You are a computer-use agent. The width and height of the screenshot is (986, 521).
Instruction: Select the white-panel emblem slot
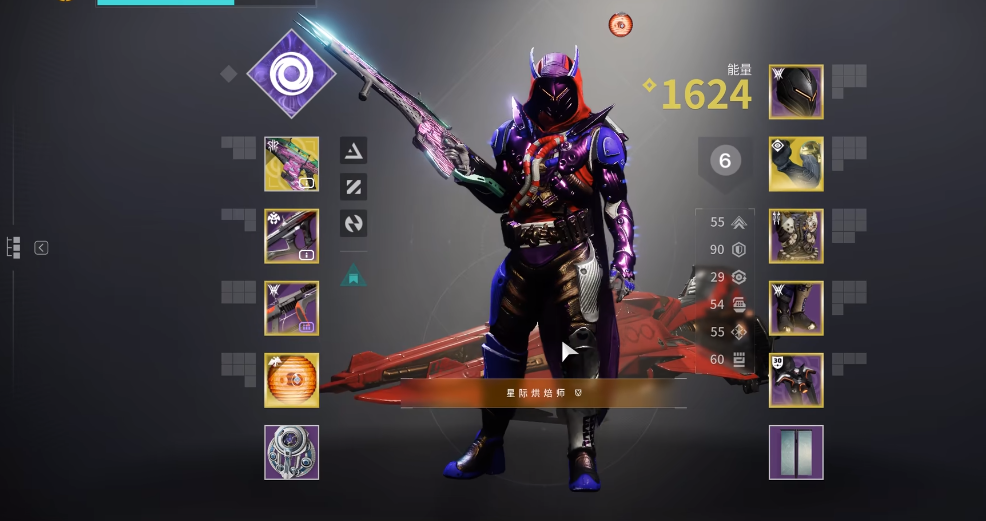796,452
